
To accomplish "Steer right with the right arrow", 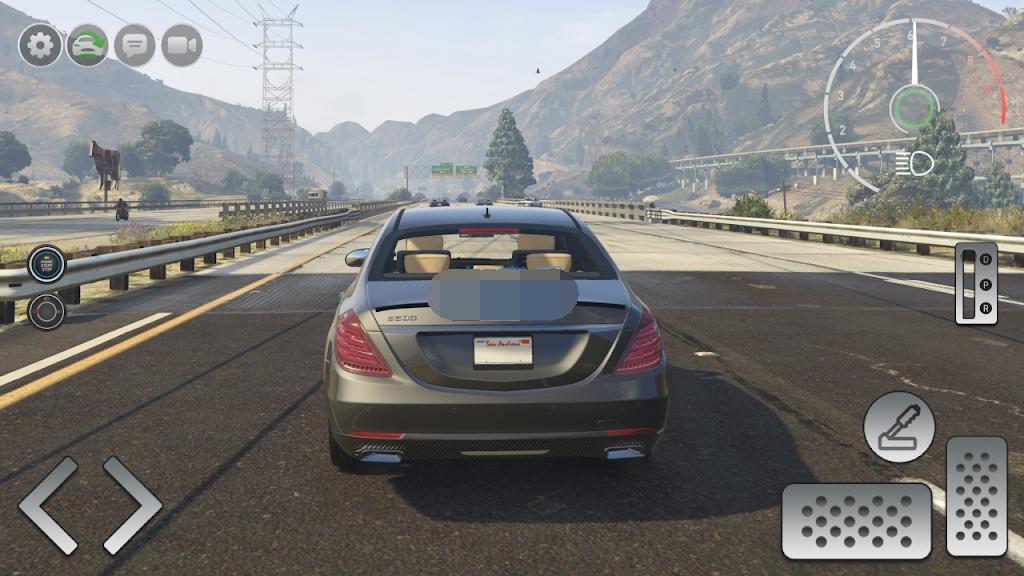I will [x=132, y=505].
